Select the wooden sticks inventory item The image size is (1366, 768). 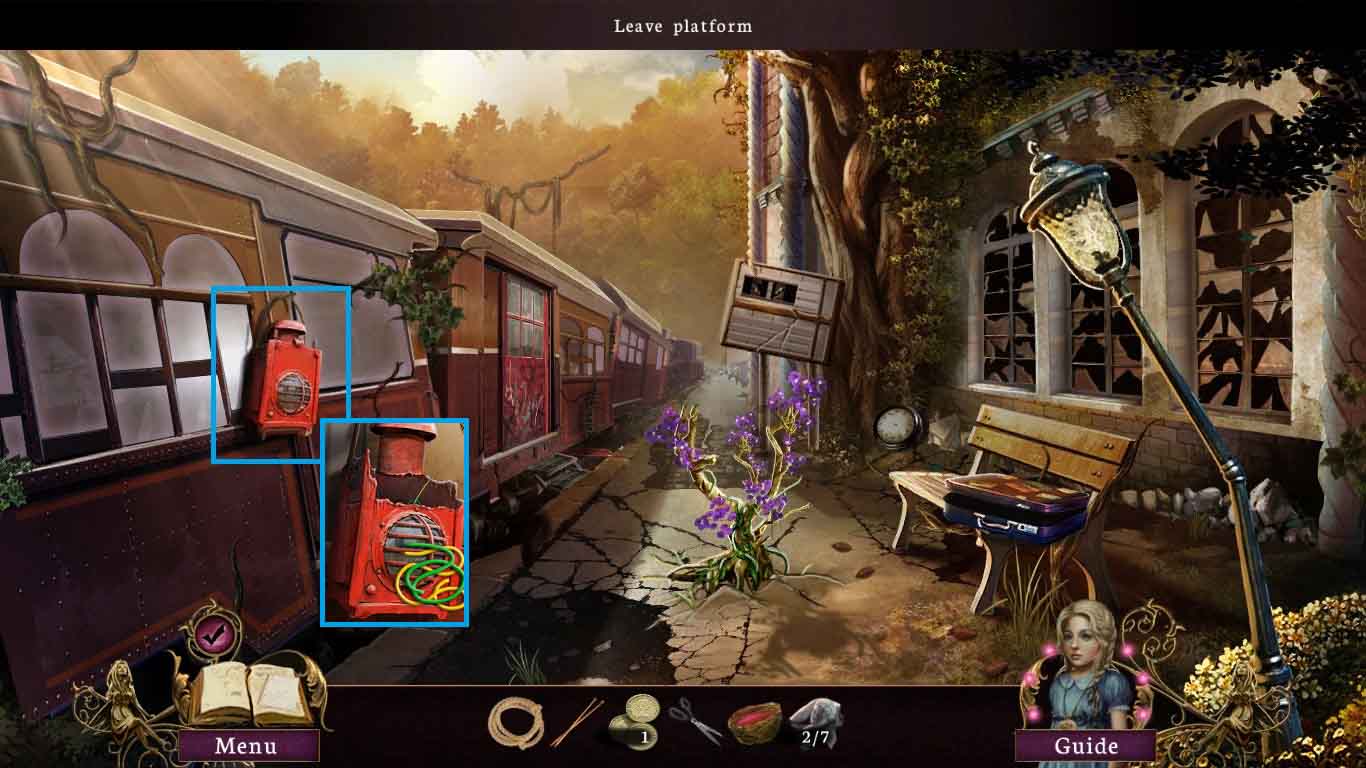click(576, 722)
